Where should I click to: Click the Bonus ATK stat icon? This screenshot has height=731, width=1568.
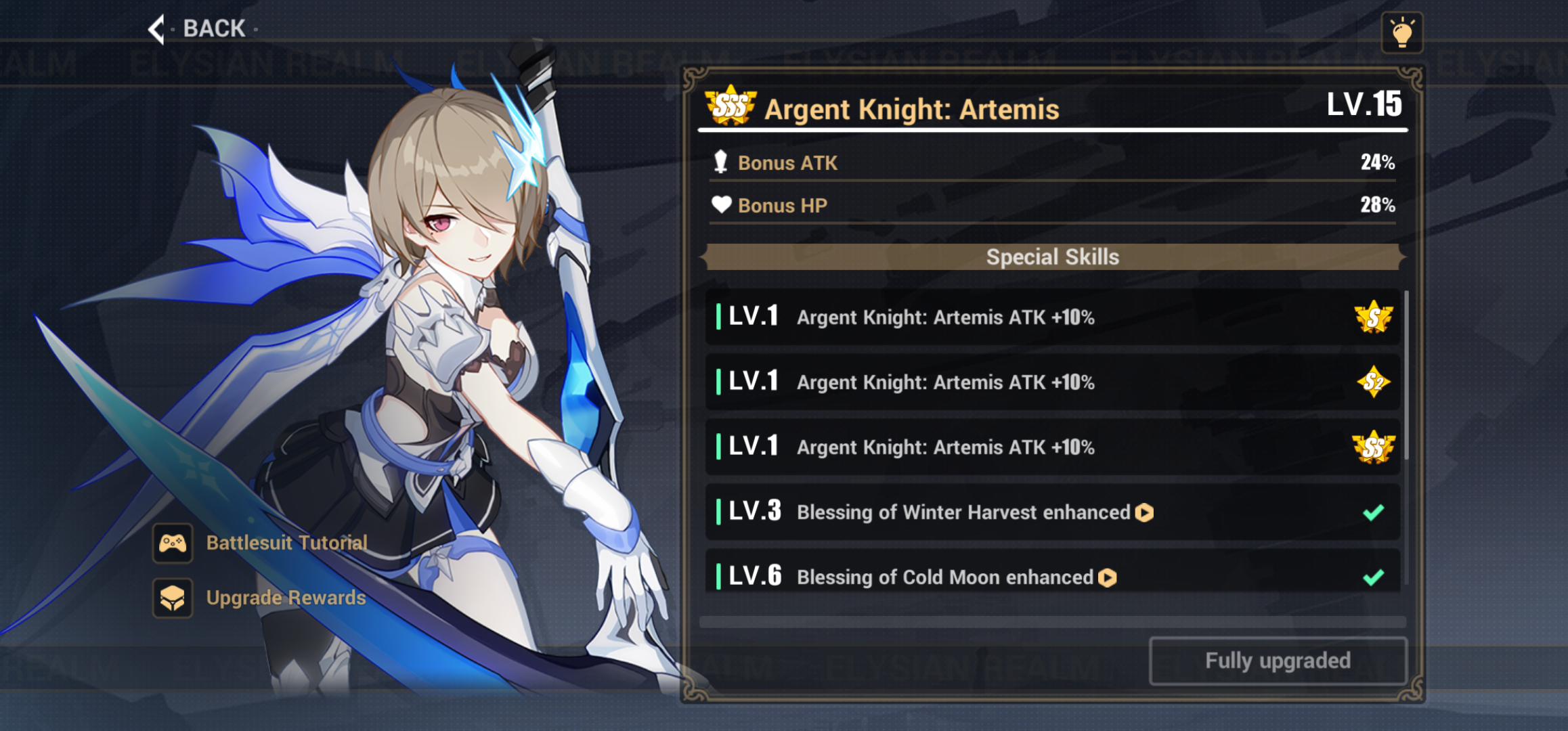click(x=721, y=162)
